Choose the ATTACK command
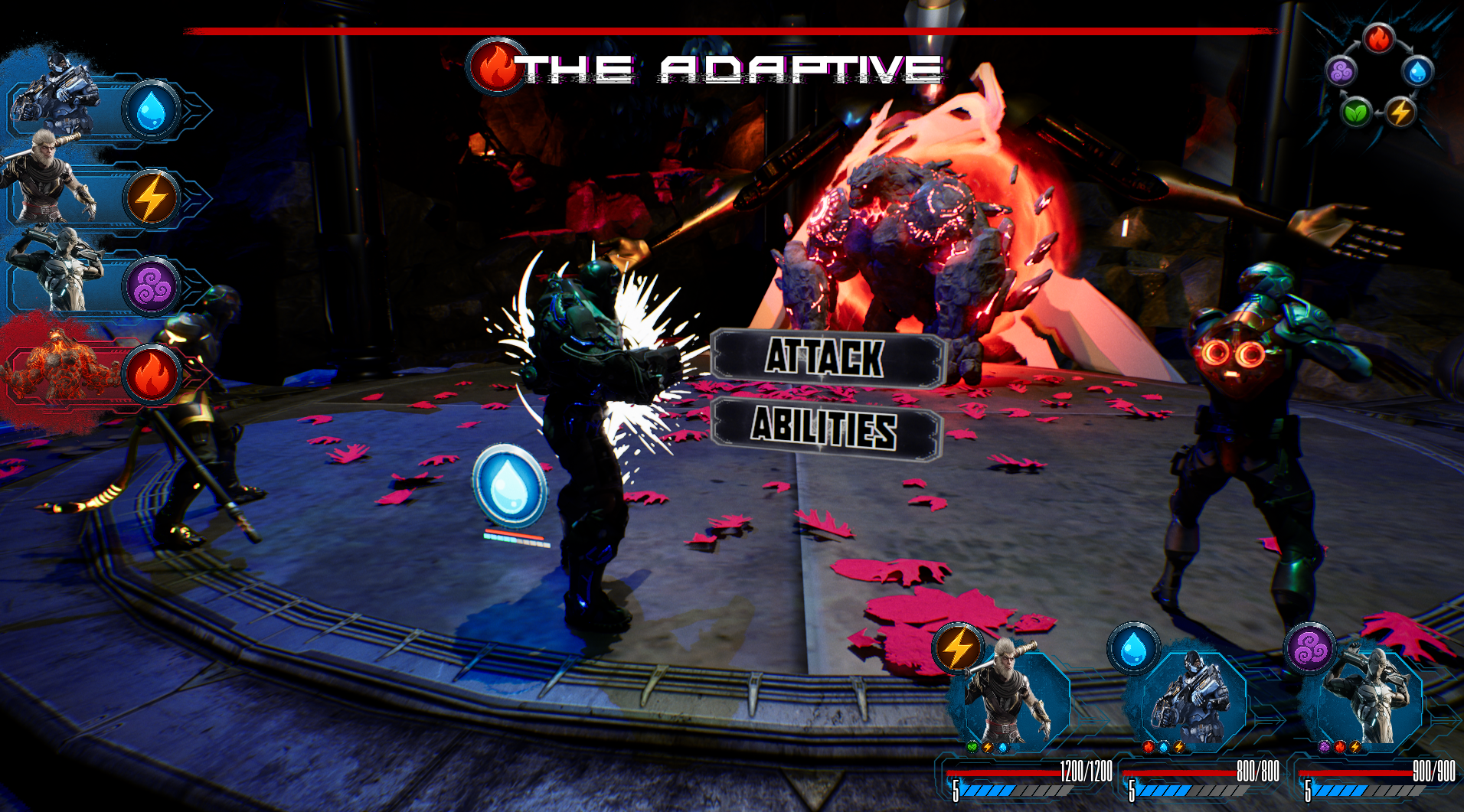 click(827, 357)
